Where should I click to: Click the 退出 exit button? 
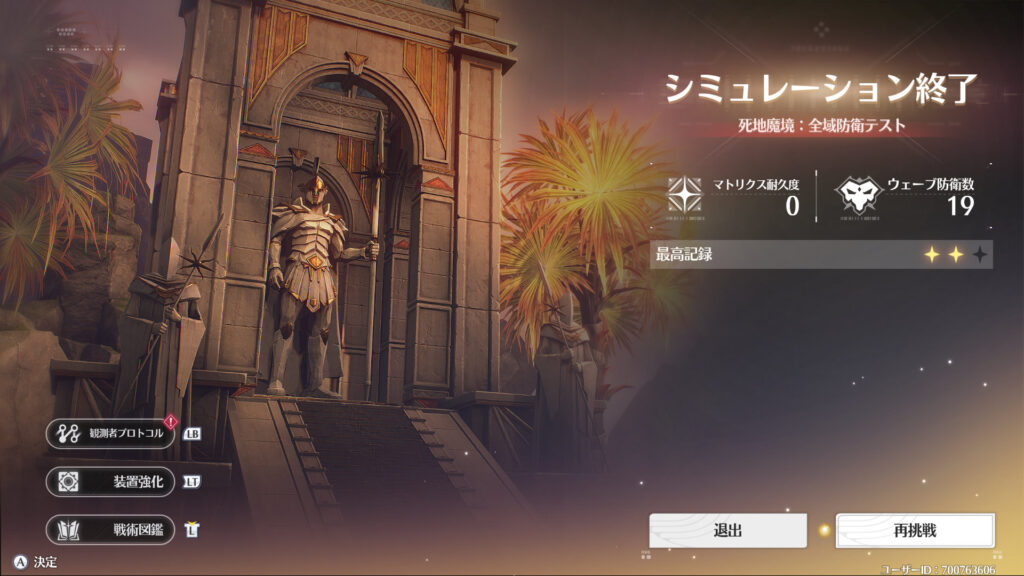[727, 530]
